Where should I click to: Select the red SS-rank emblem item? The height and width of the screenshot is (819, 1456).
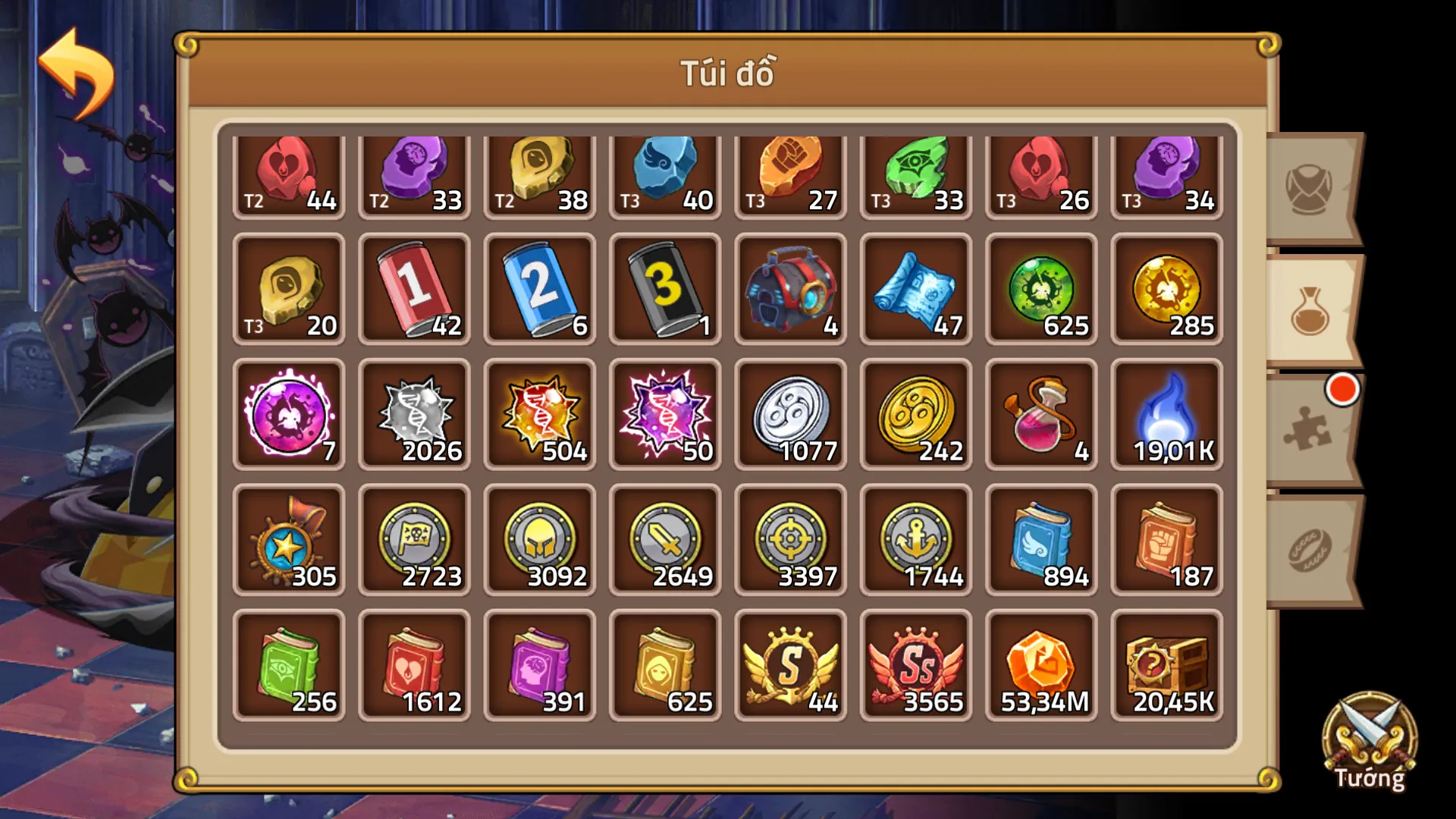point(915,665)
